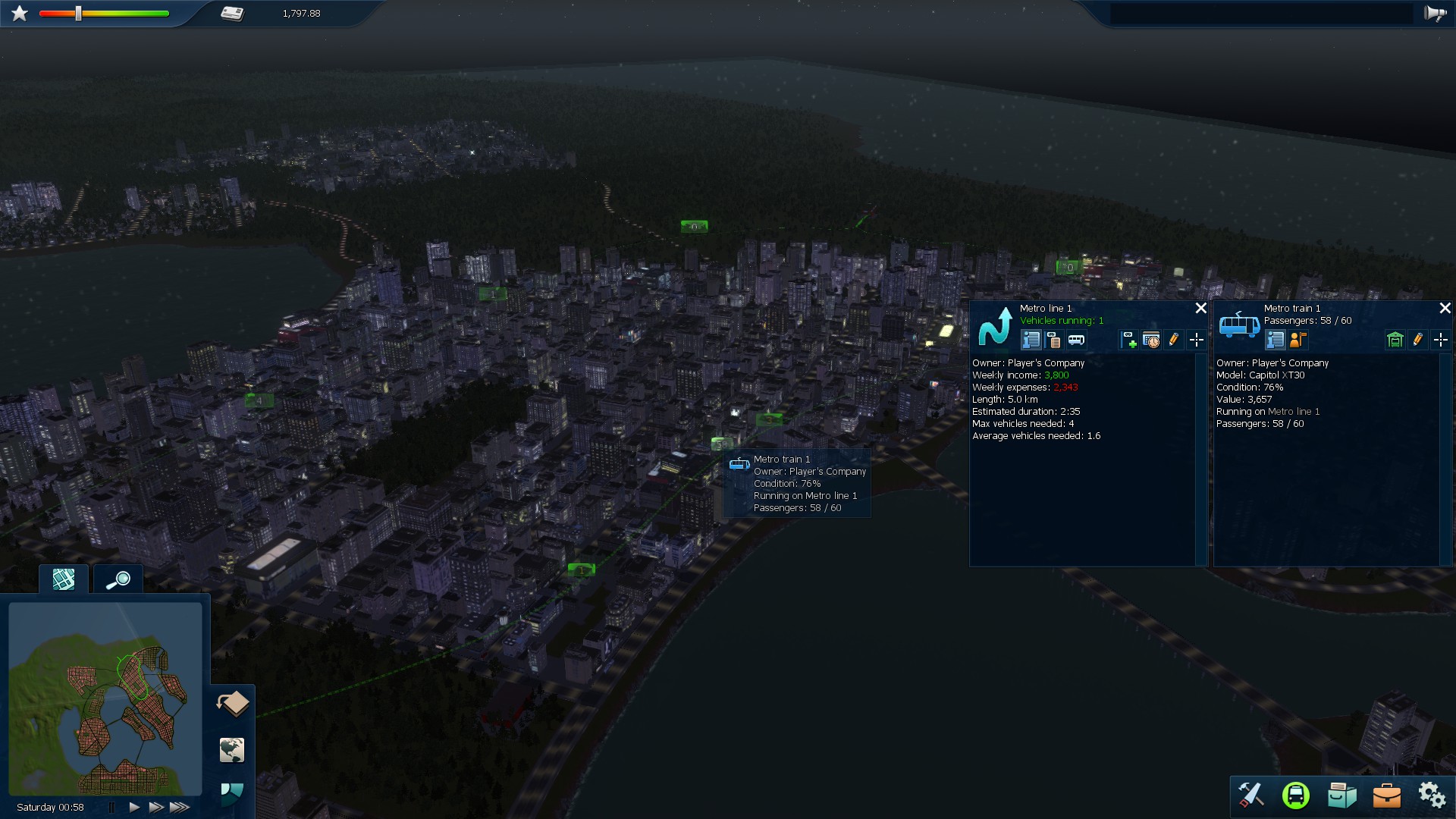The width and height of the screenshot is (1456, 819).
Task: Open the archive box menu in the toolbar
Action: (x=1342, y=796)
